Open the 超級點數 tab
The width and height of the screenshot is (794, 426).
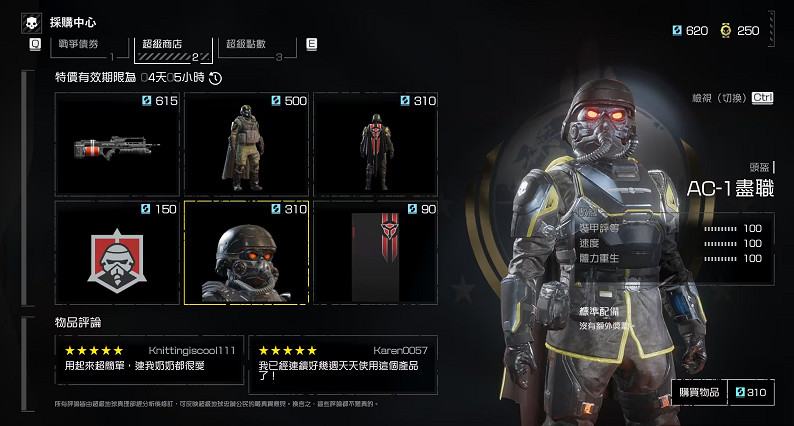tap(250, 45)
